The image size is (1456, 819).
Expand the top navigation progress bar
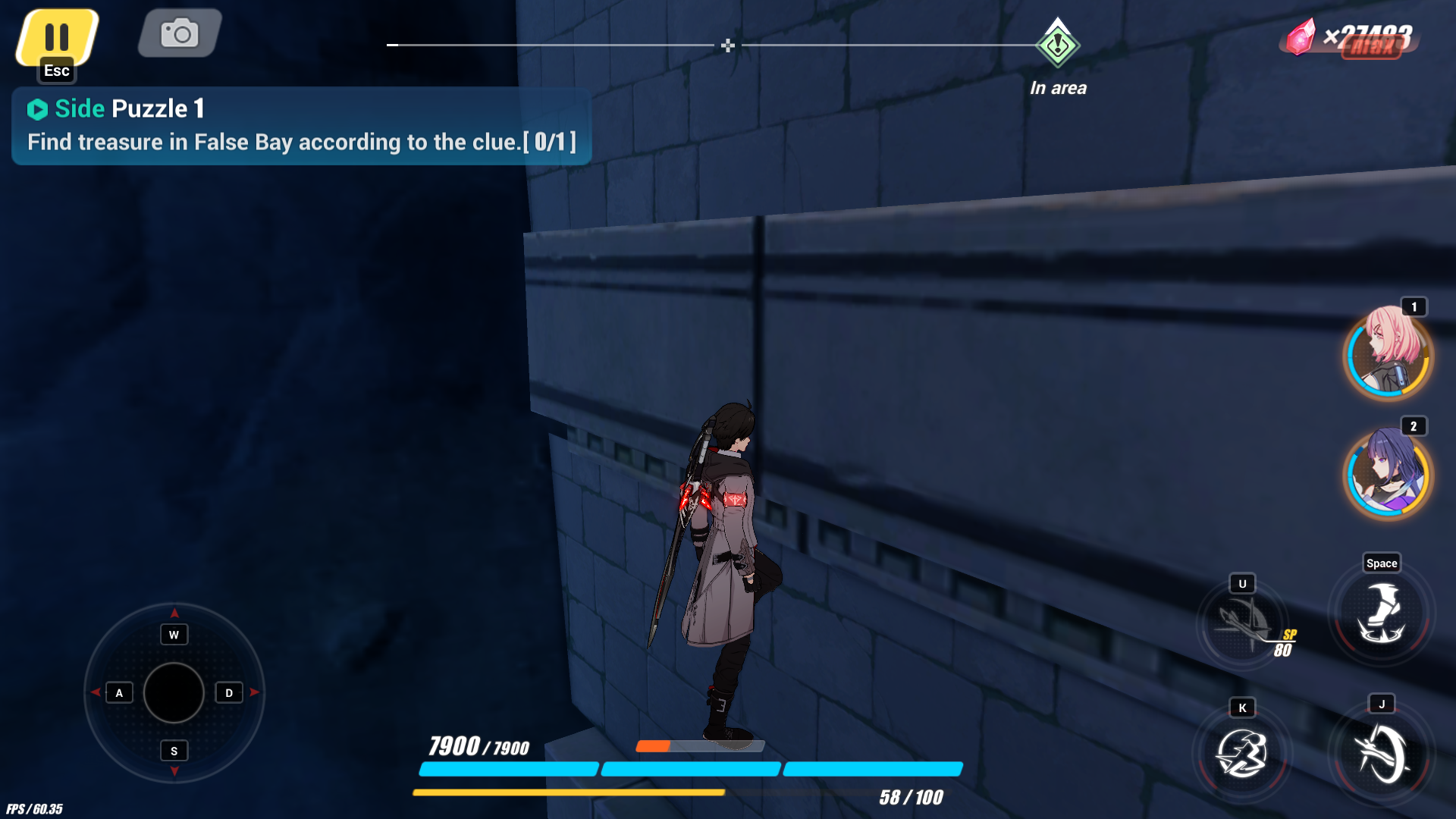point(728,45)
